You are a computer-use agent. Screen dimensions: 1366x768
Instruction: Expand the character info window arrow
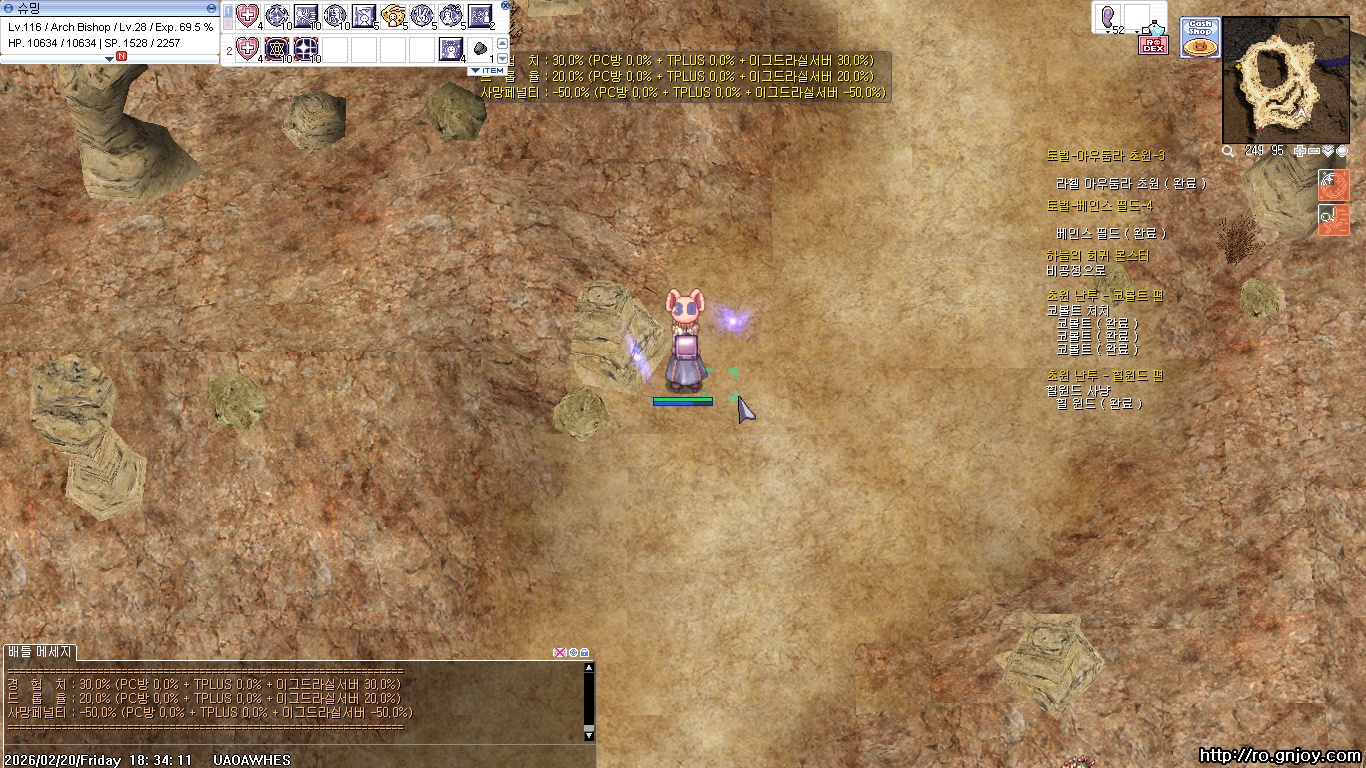coord(110,58)
